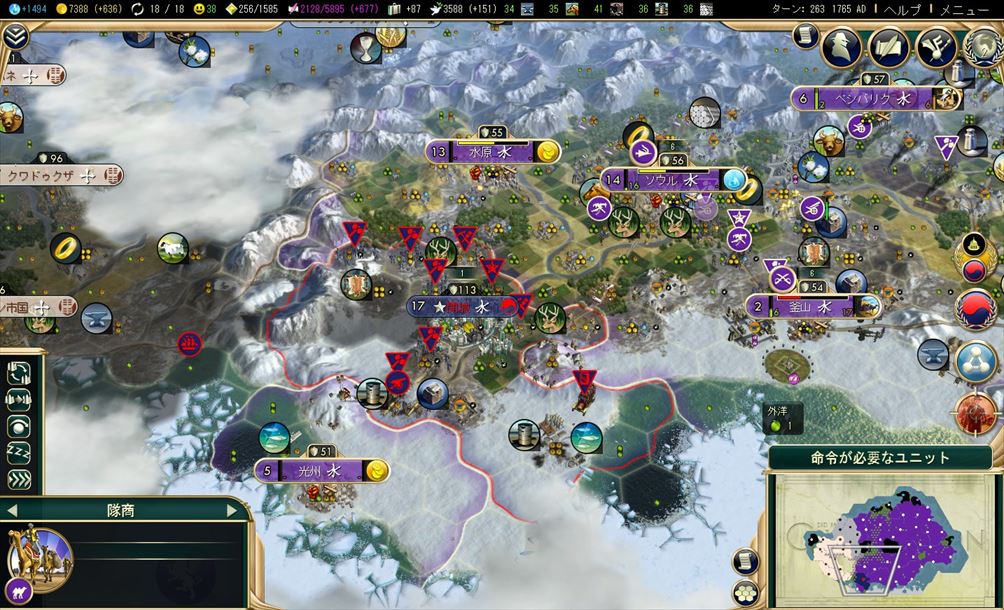Expand the top-left chevron dropdown button
The height and width of the screenshot is (610, 1004).
pos(14,38)
